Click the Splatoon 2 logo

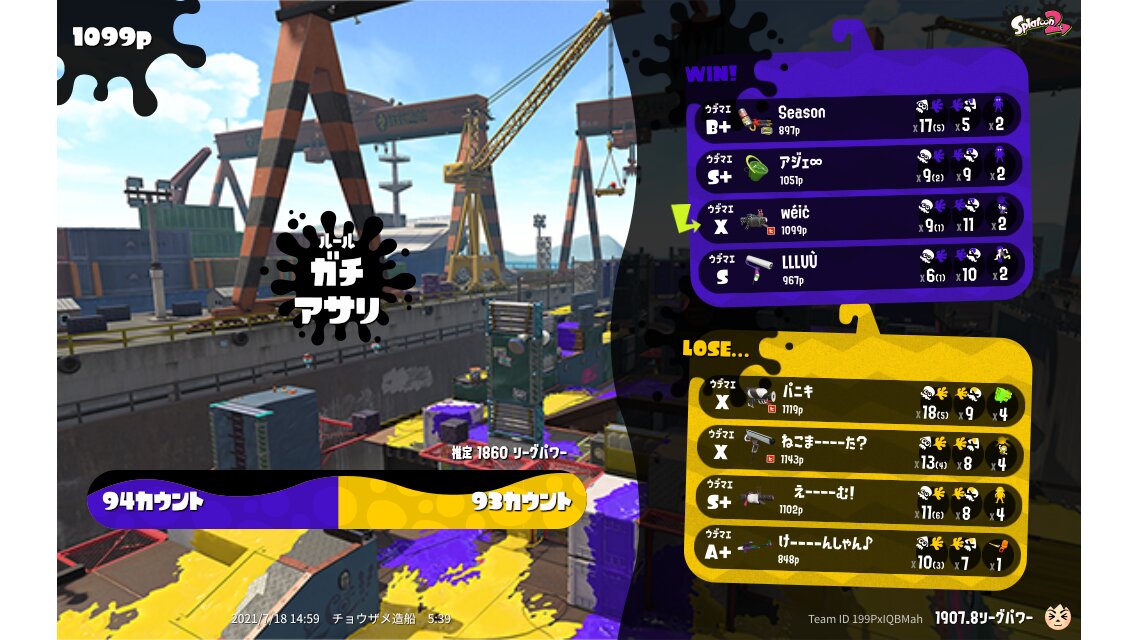pos(1040,24)
